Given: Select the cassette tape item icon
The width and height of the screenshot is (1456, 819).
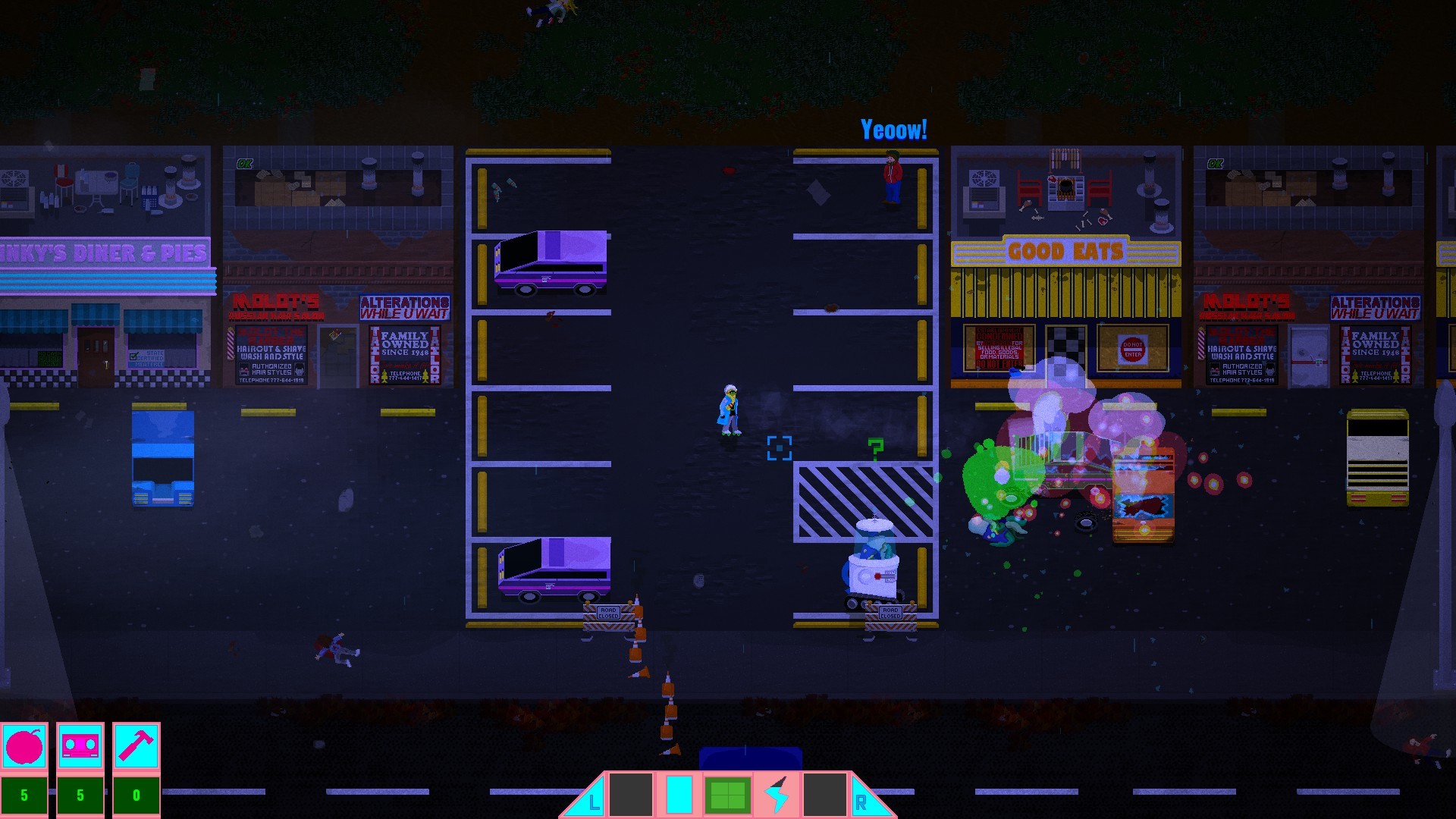Looking at the screenshot, I should tap(80, 746).
